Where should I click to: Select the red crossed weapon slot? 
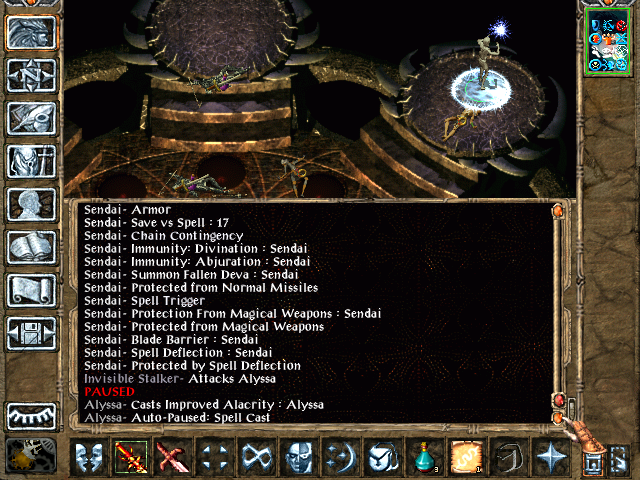click(x=173, y=460)
